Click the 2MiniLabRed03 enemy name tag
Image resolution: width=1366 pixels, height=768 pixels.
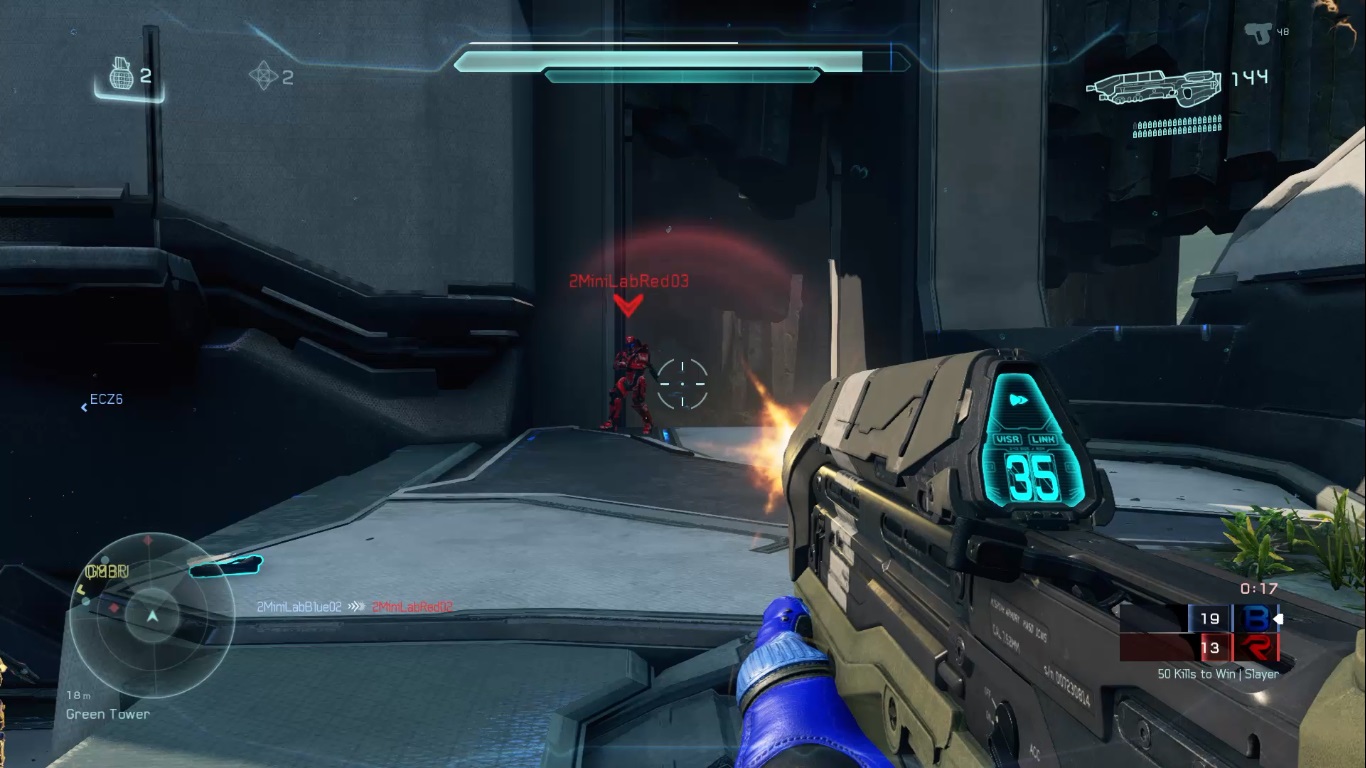coord(629,282)
